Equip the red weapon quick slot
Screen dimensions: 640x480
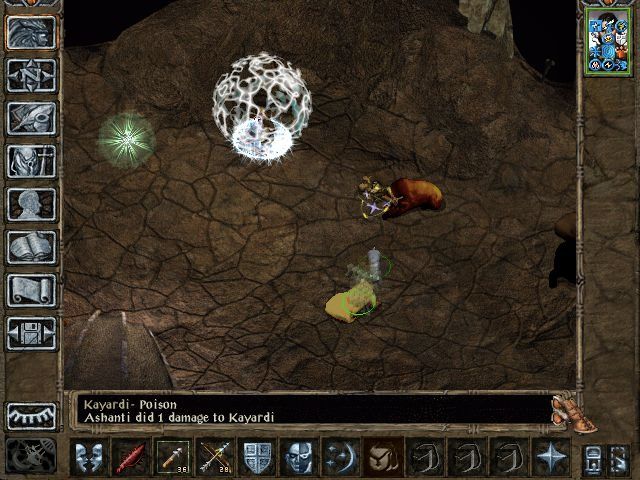coord(131,457)
